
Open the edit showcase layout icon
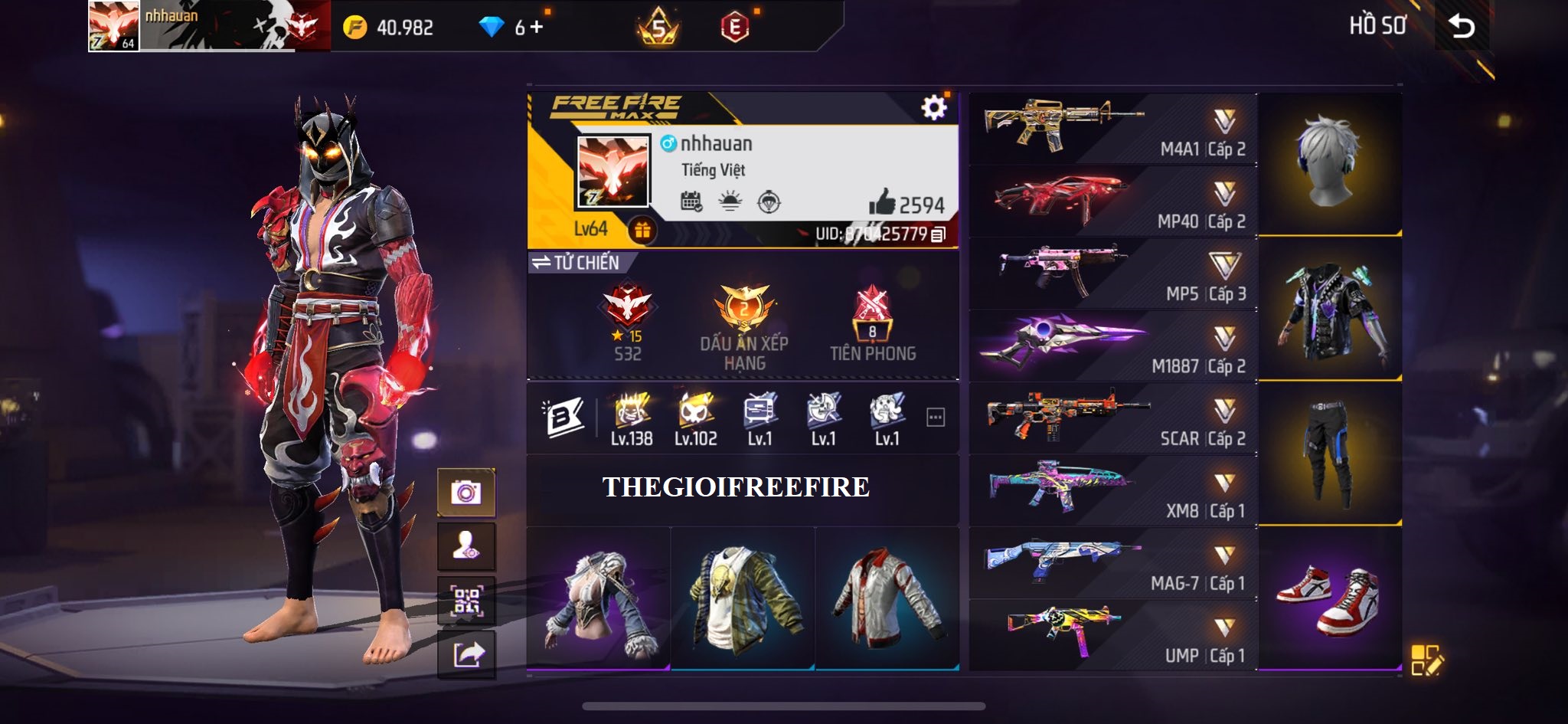pyautogui.click(x=1427, y=660)
